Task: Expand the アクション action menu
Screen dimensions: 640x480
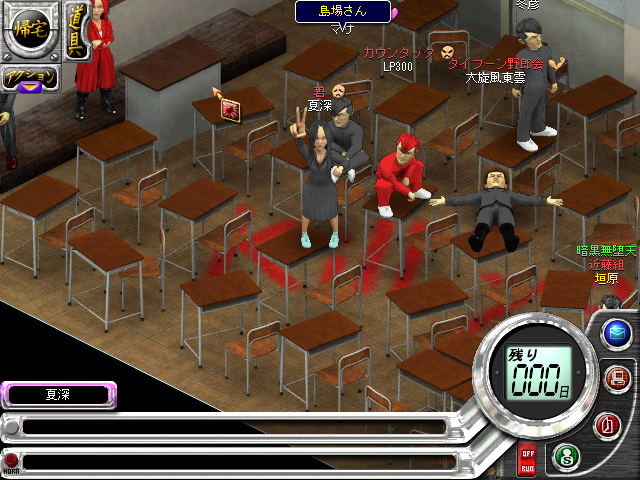Action: 28,79
